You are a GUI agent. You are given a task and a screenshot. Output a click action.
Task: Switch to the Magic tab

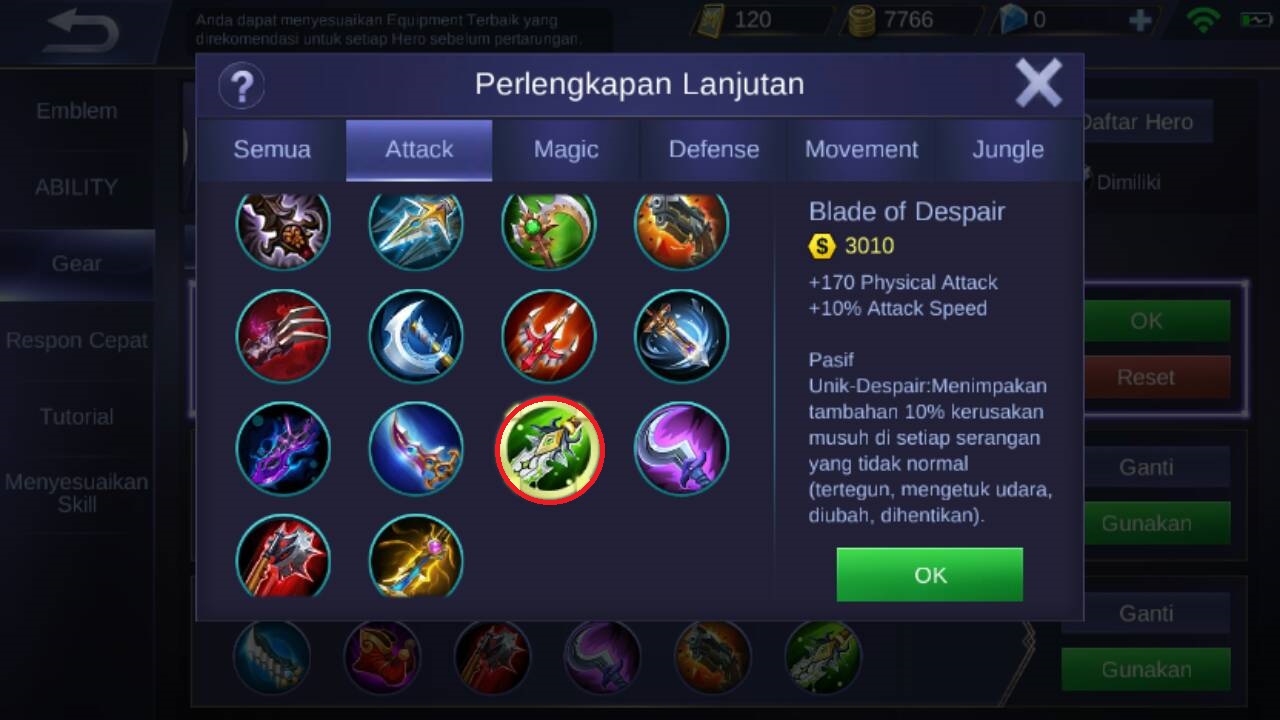566,150
